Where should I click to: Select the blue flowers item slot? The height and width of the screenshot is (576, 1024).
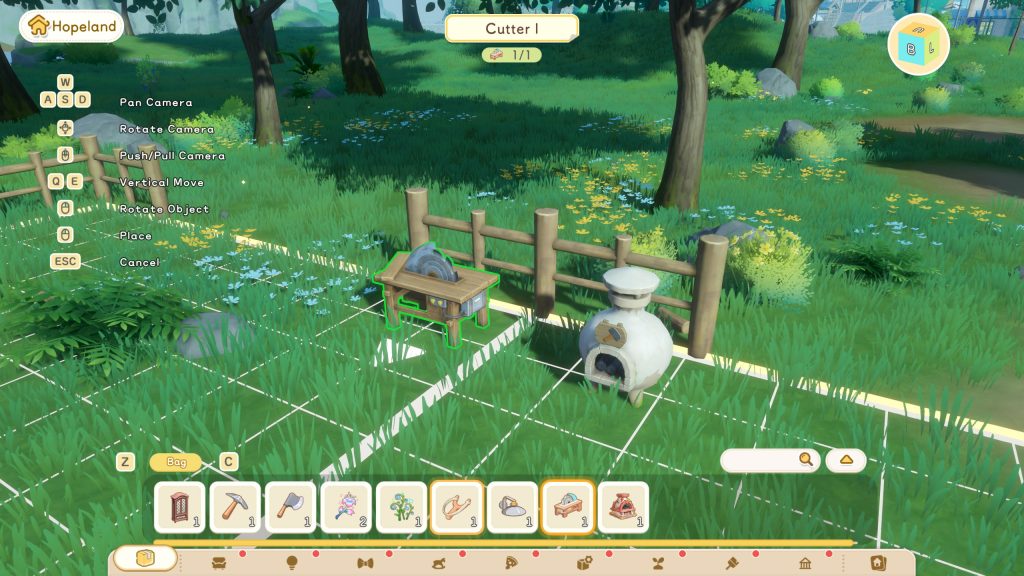402,507
